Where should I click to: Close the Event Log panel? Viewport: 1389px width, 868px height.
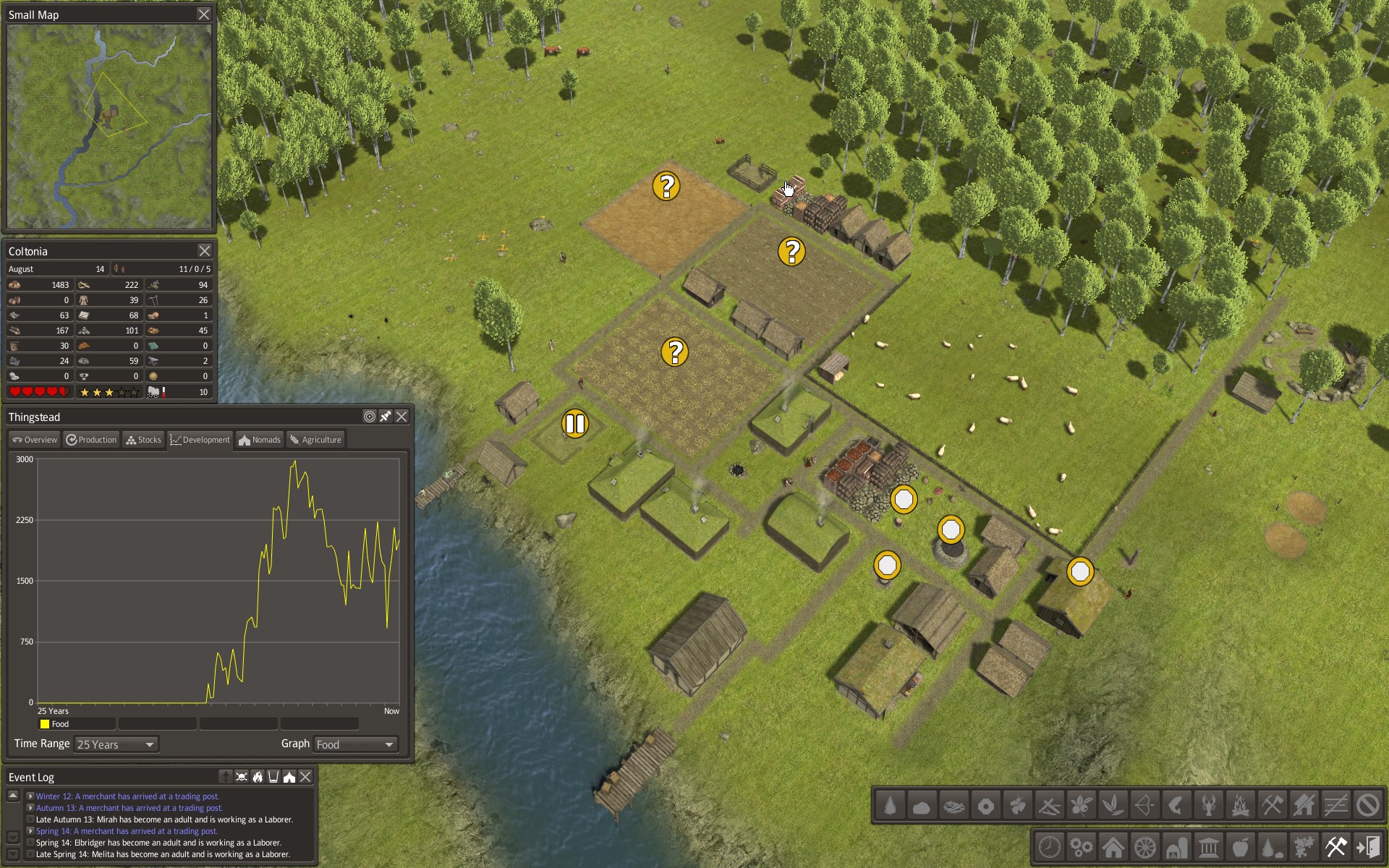coord(305,777)
